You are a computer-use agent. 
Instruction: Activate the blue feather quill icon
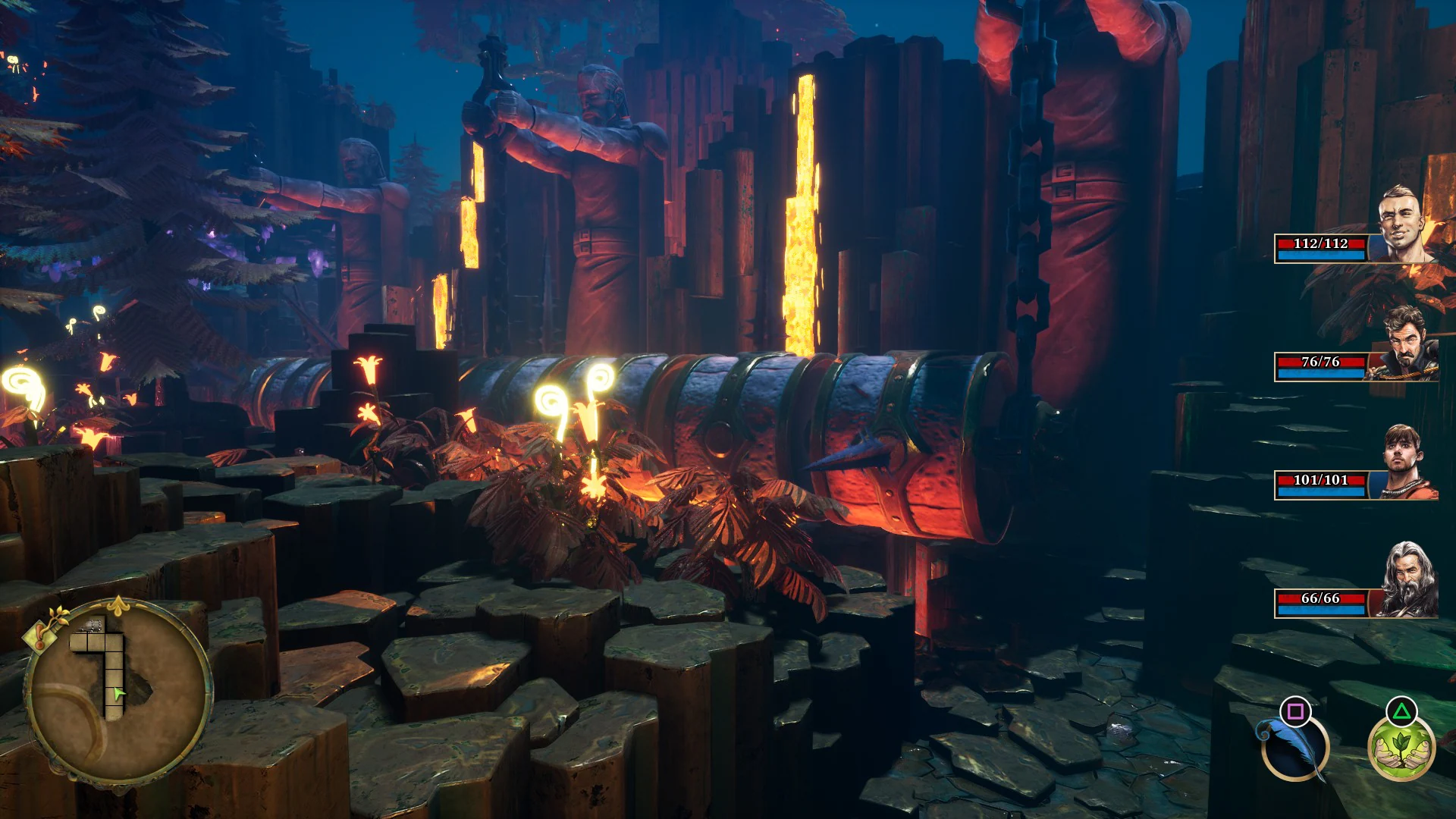pos(1294,746)
